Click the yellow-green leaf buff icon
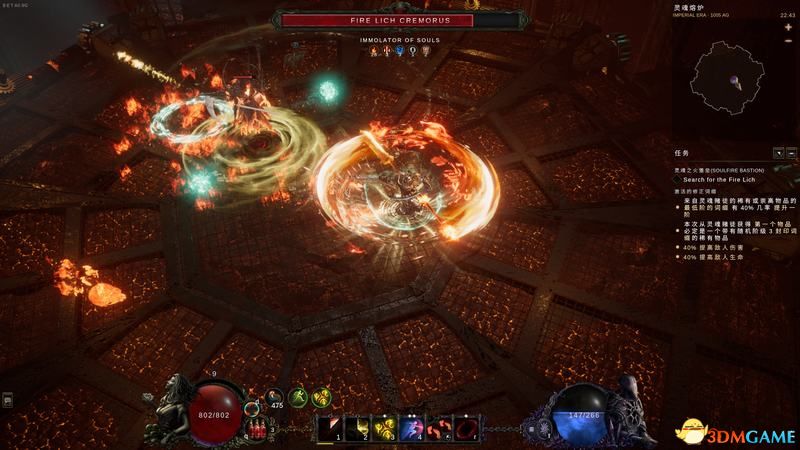Viewport: 800px width, 450px height. [x=323, y=397]
